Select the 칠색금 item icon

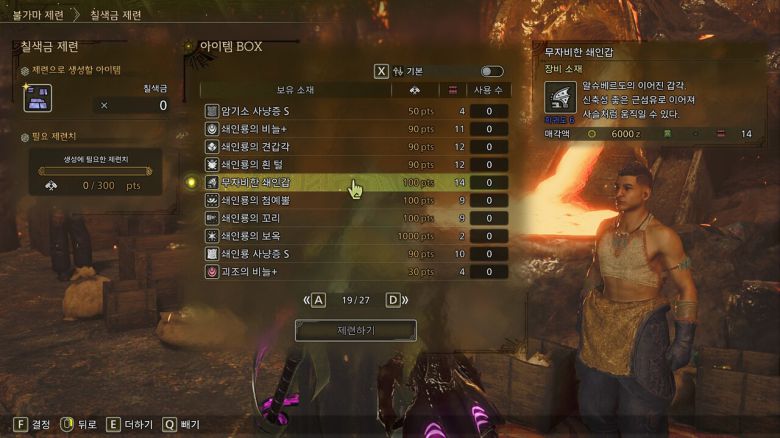[37, 97]
